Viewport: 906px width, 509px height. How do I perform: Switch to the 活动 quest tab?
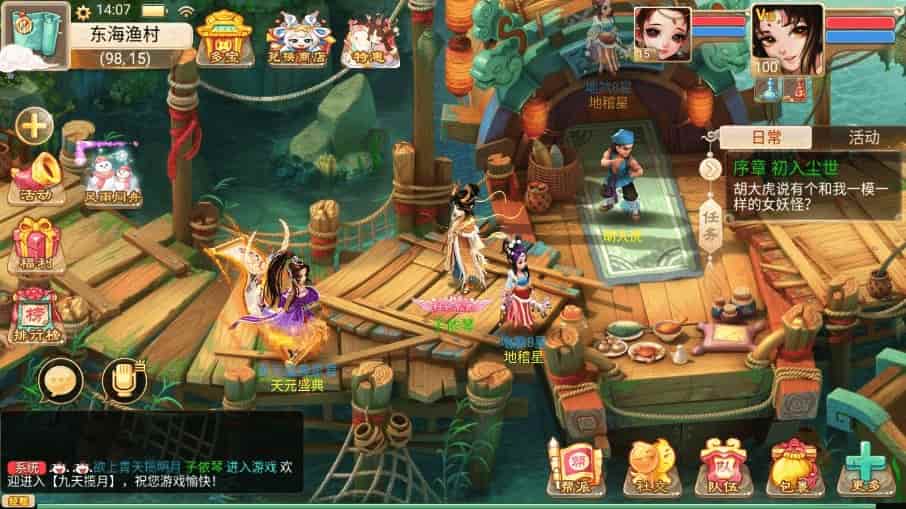[862, 138]
